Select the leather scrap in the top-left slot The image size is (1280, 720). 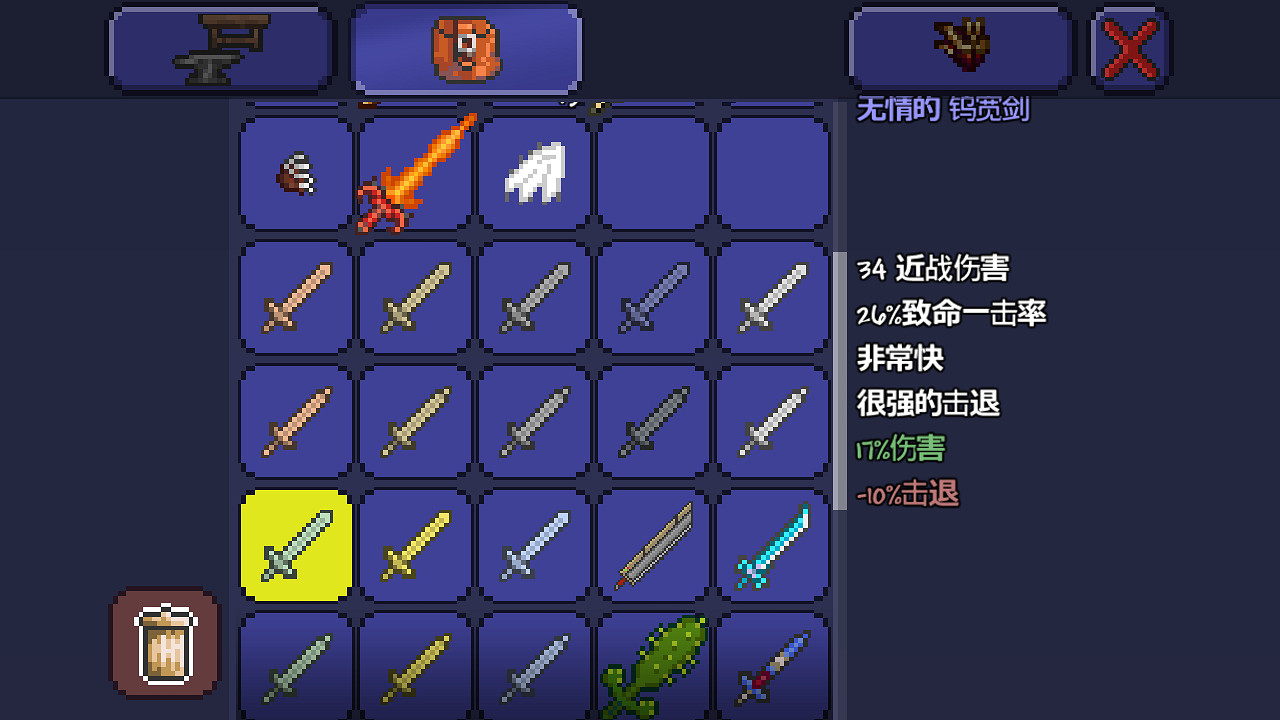point(293,173)
